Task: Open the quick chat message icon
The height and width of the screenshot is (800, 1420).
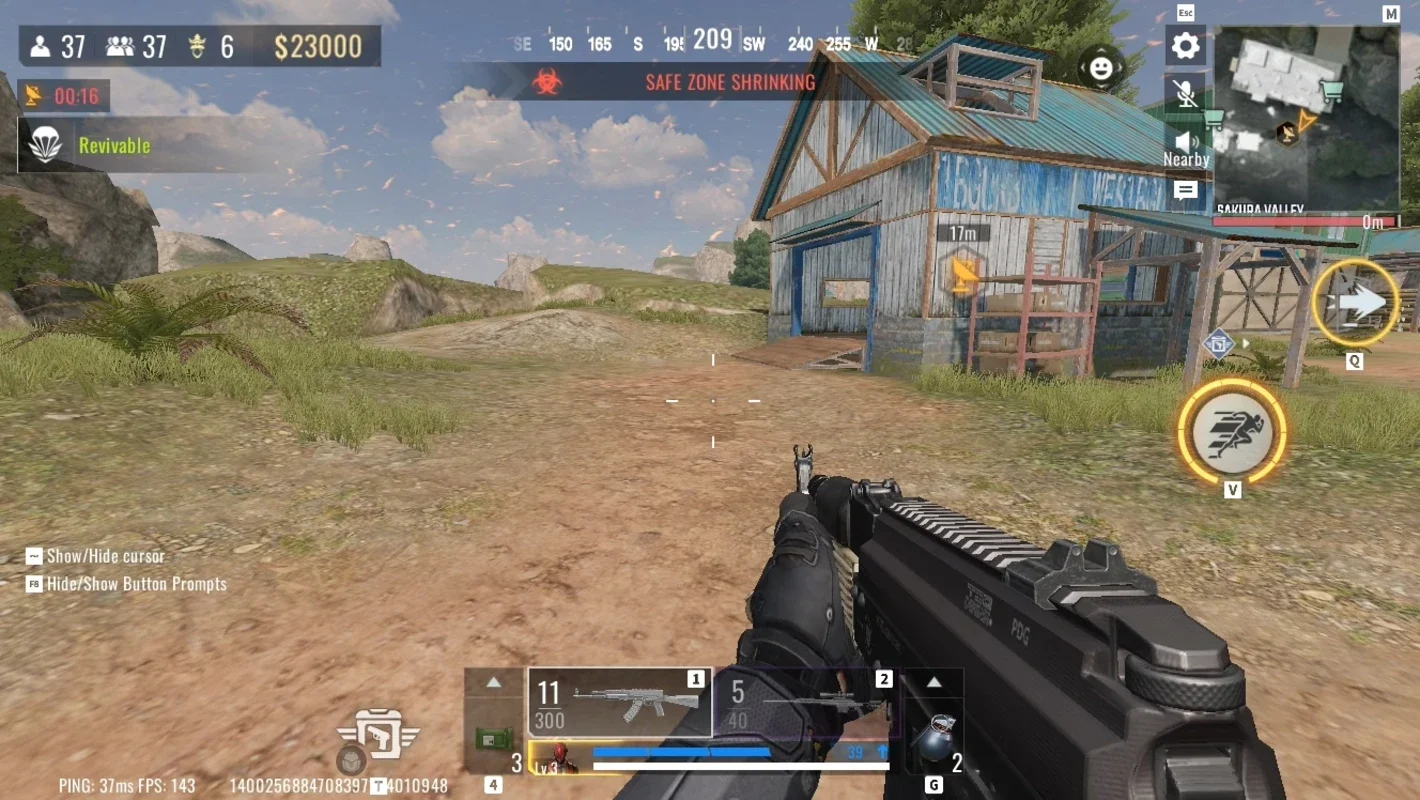Action: [1185, 190]
